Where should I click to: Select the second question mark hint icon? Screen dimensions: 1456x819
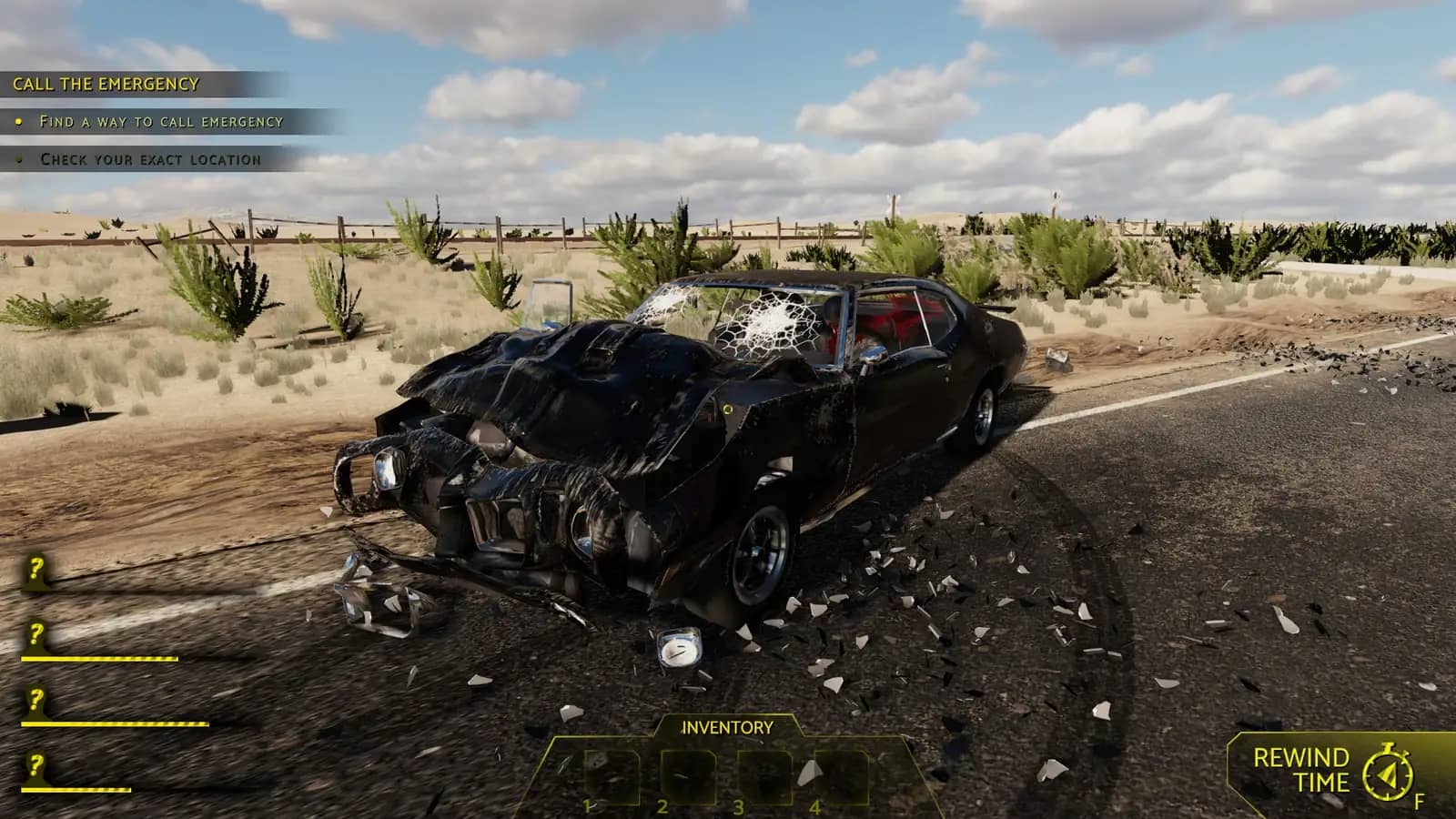35,635
